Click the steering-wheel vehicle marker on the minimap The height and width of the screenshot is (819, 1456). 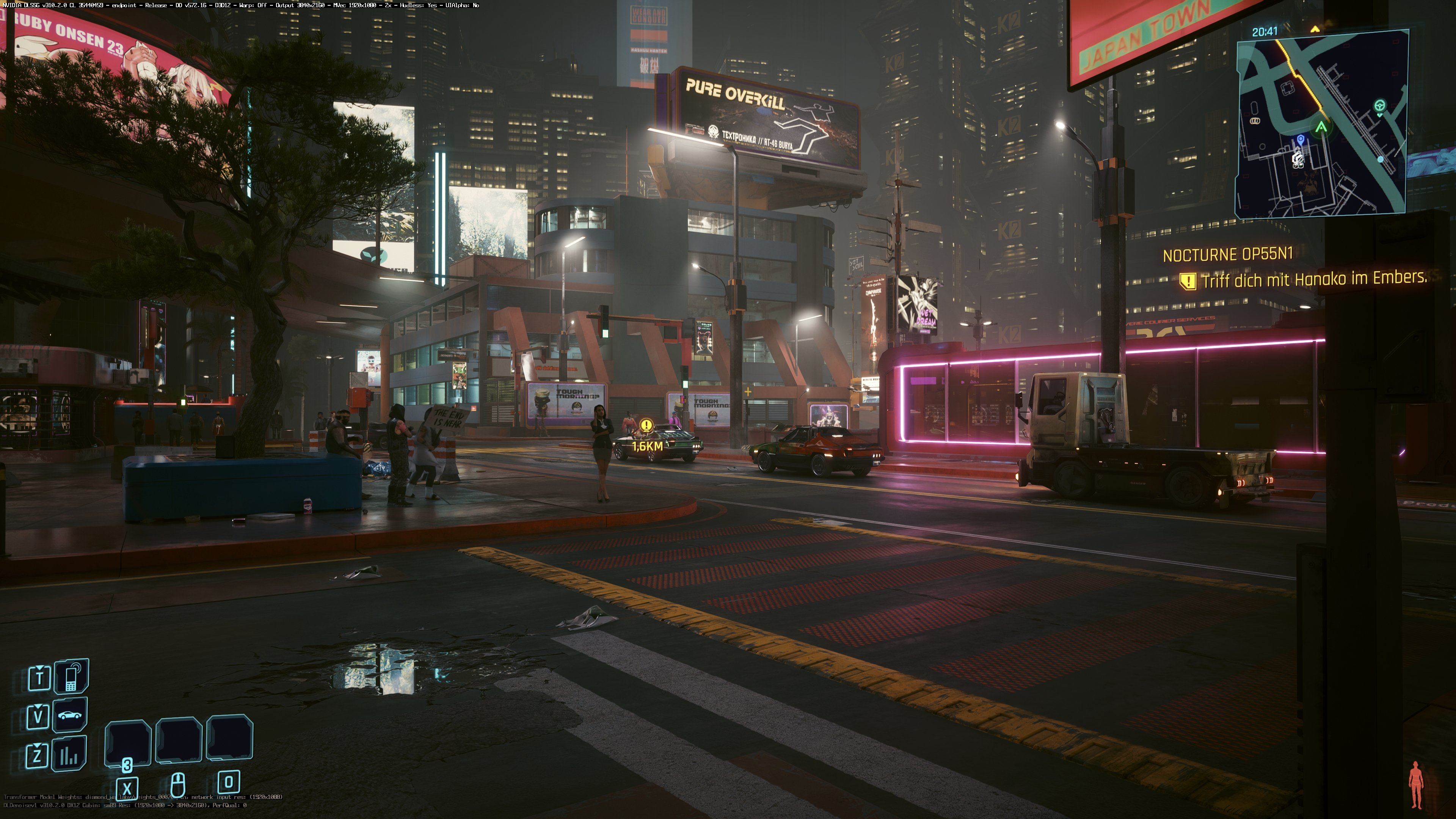point(1380,106)
